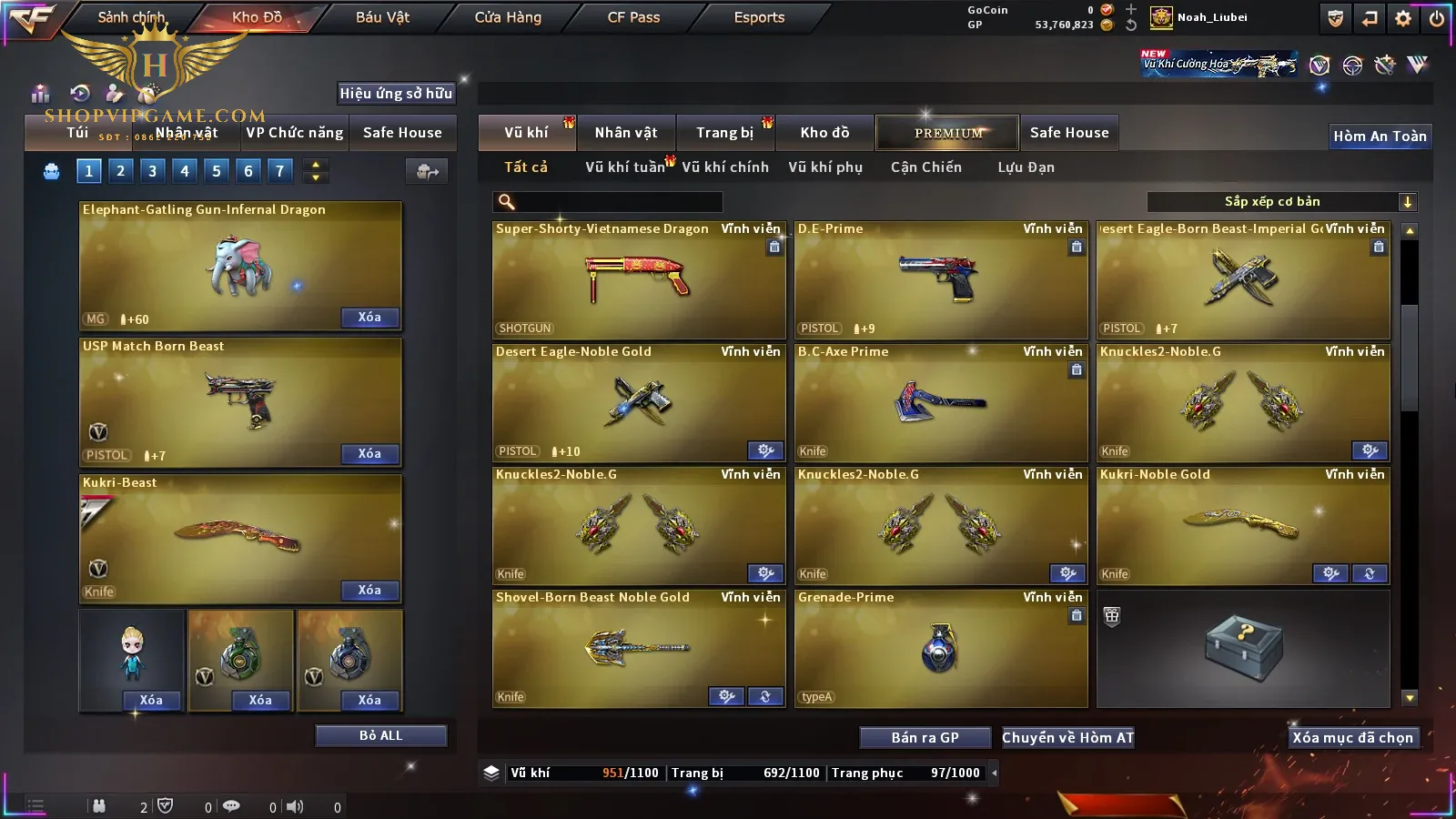Click the power exit icon
1456x819 pixels.
point(1437,18)
